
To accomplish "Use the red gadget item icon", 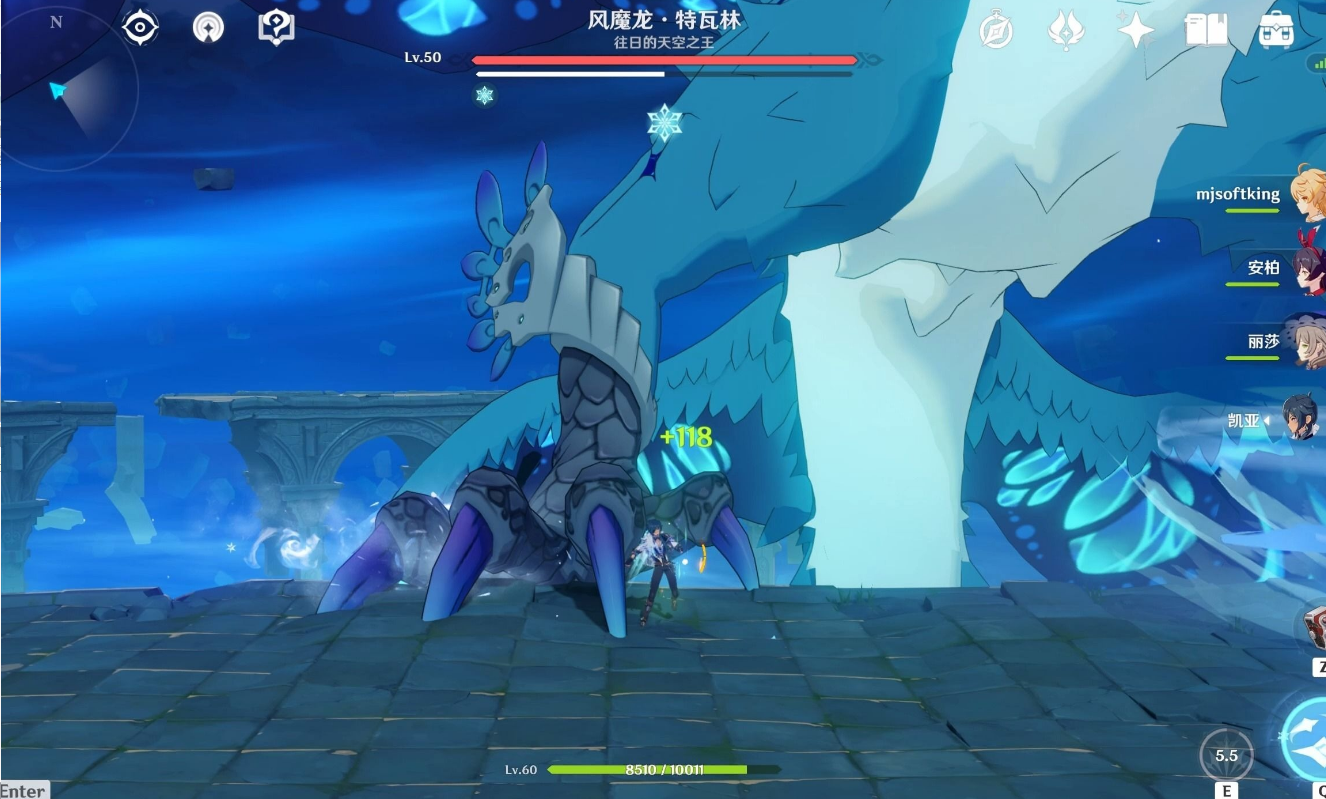I will coord(1314,627).
